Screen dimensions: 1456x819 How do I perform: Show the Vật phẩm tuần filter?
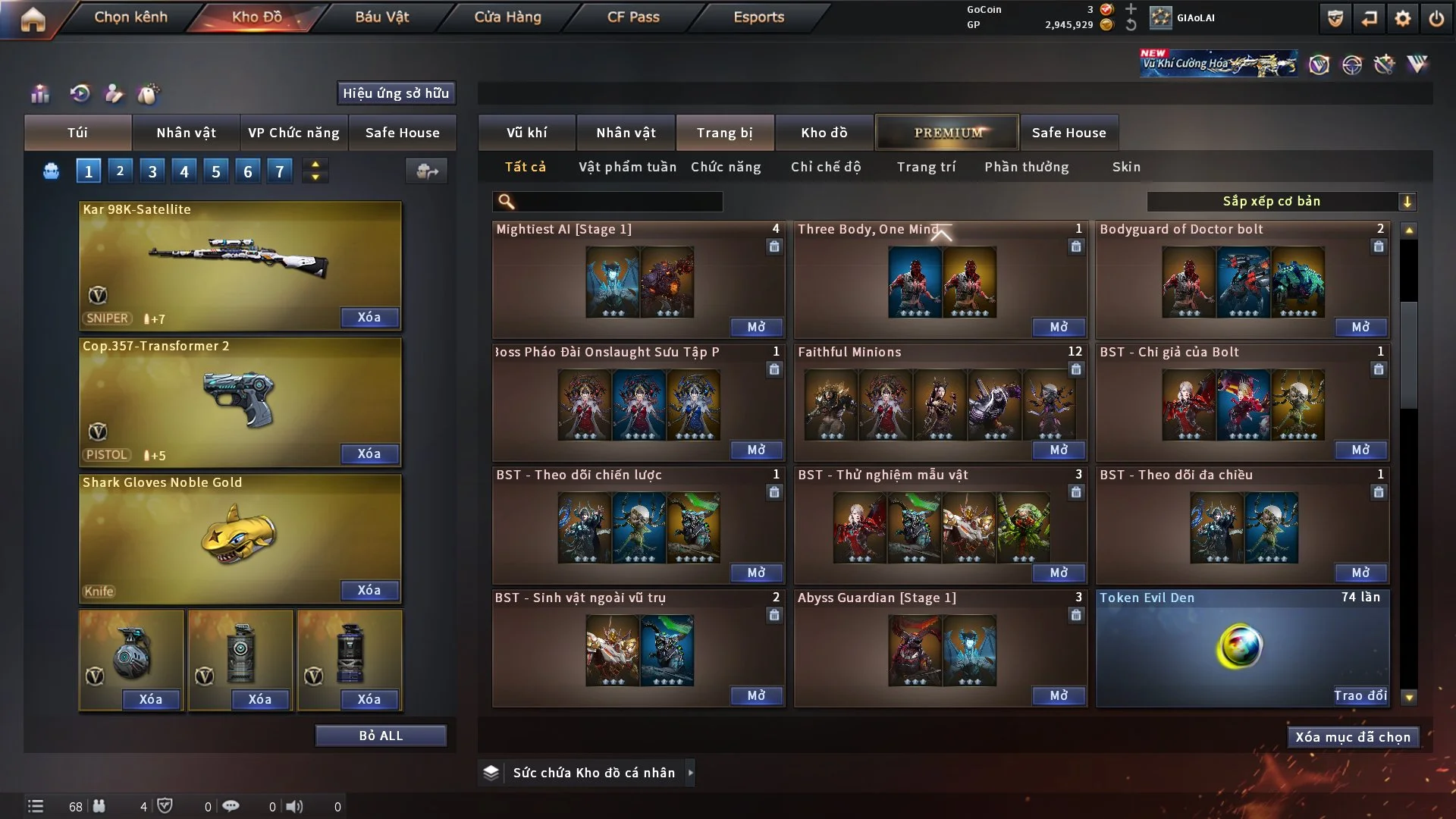[627, 167]
